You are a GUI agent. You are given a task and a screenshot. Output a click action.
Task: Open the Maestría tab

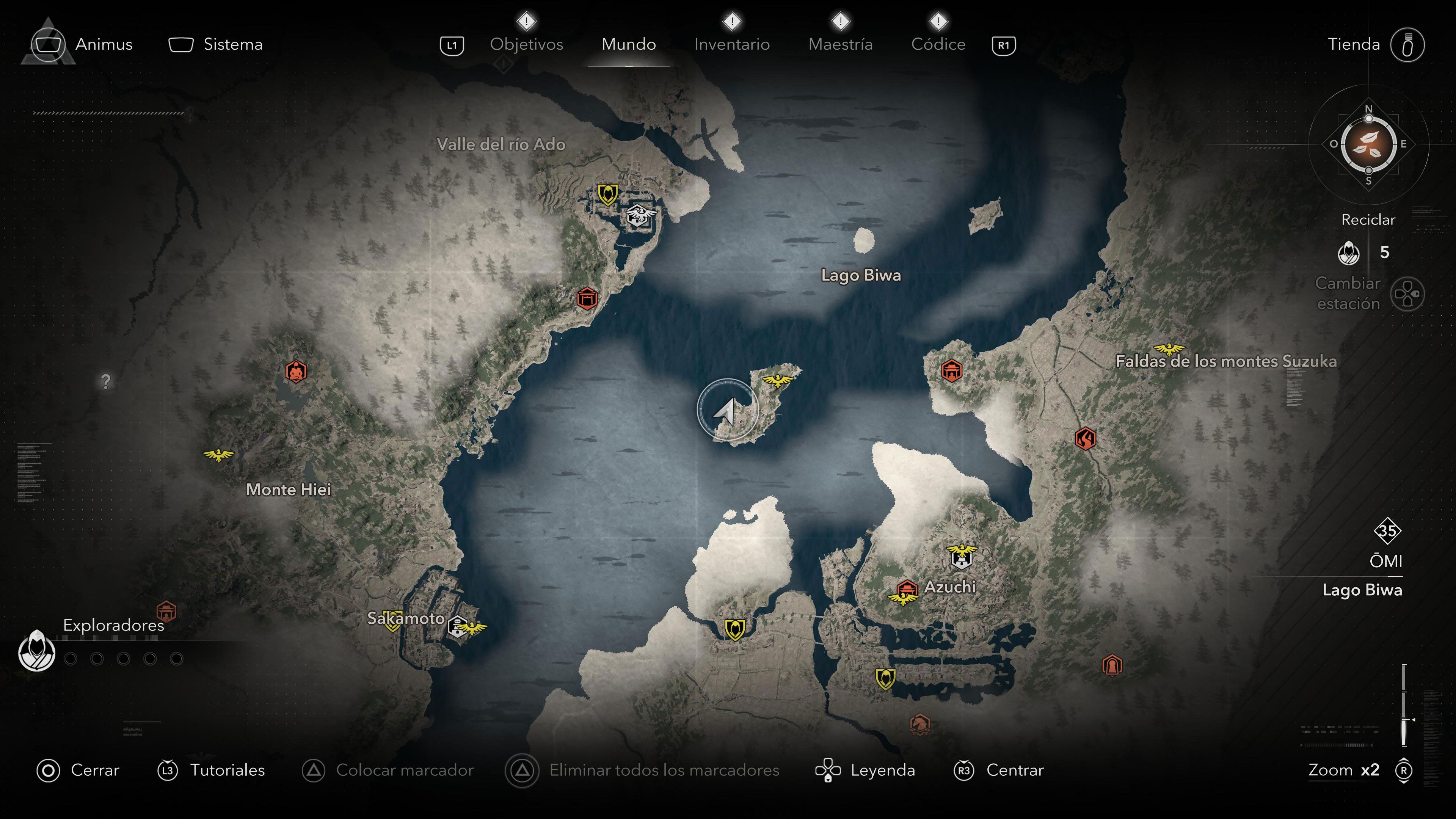(841, 44)
